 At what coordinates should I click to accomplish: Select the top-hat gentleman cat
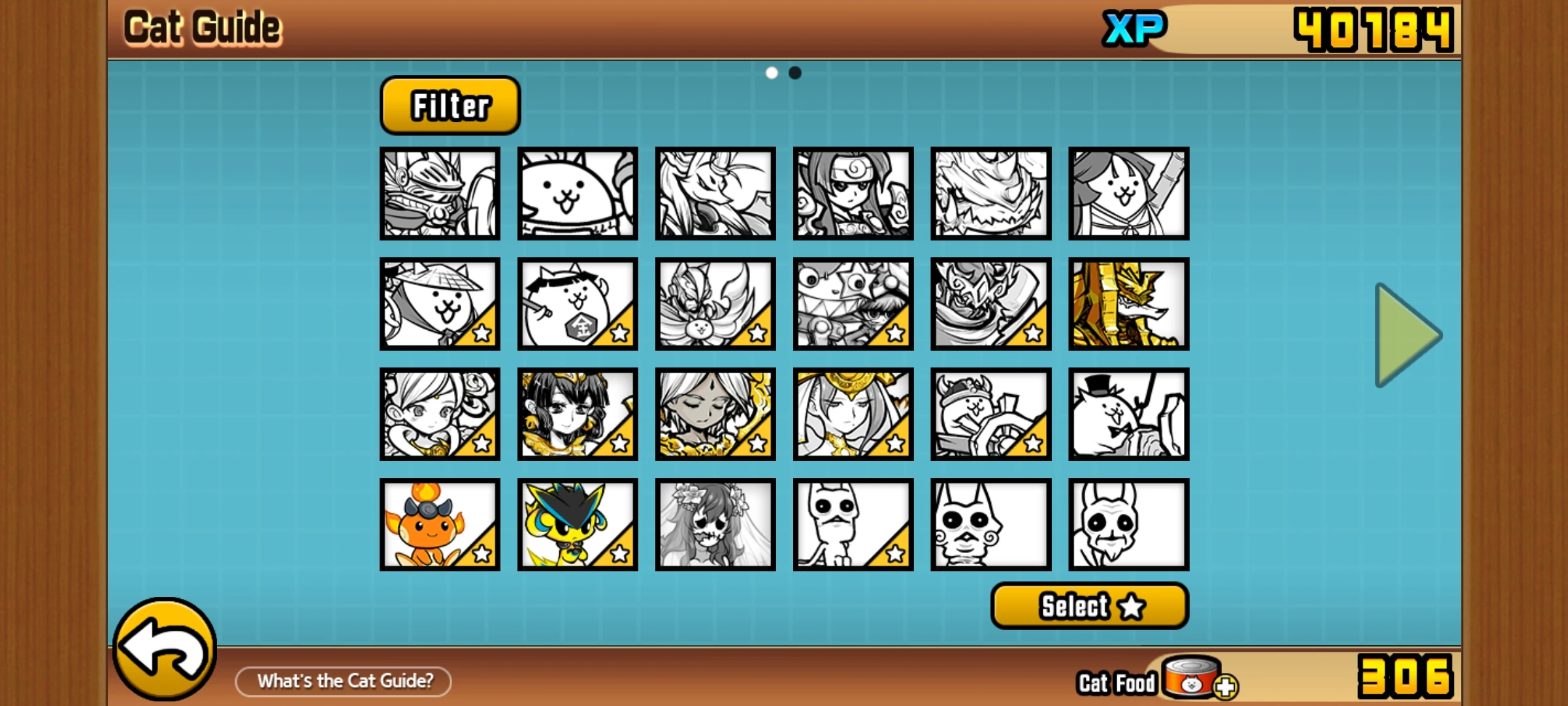1128,414
